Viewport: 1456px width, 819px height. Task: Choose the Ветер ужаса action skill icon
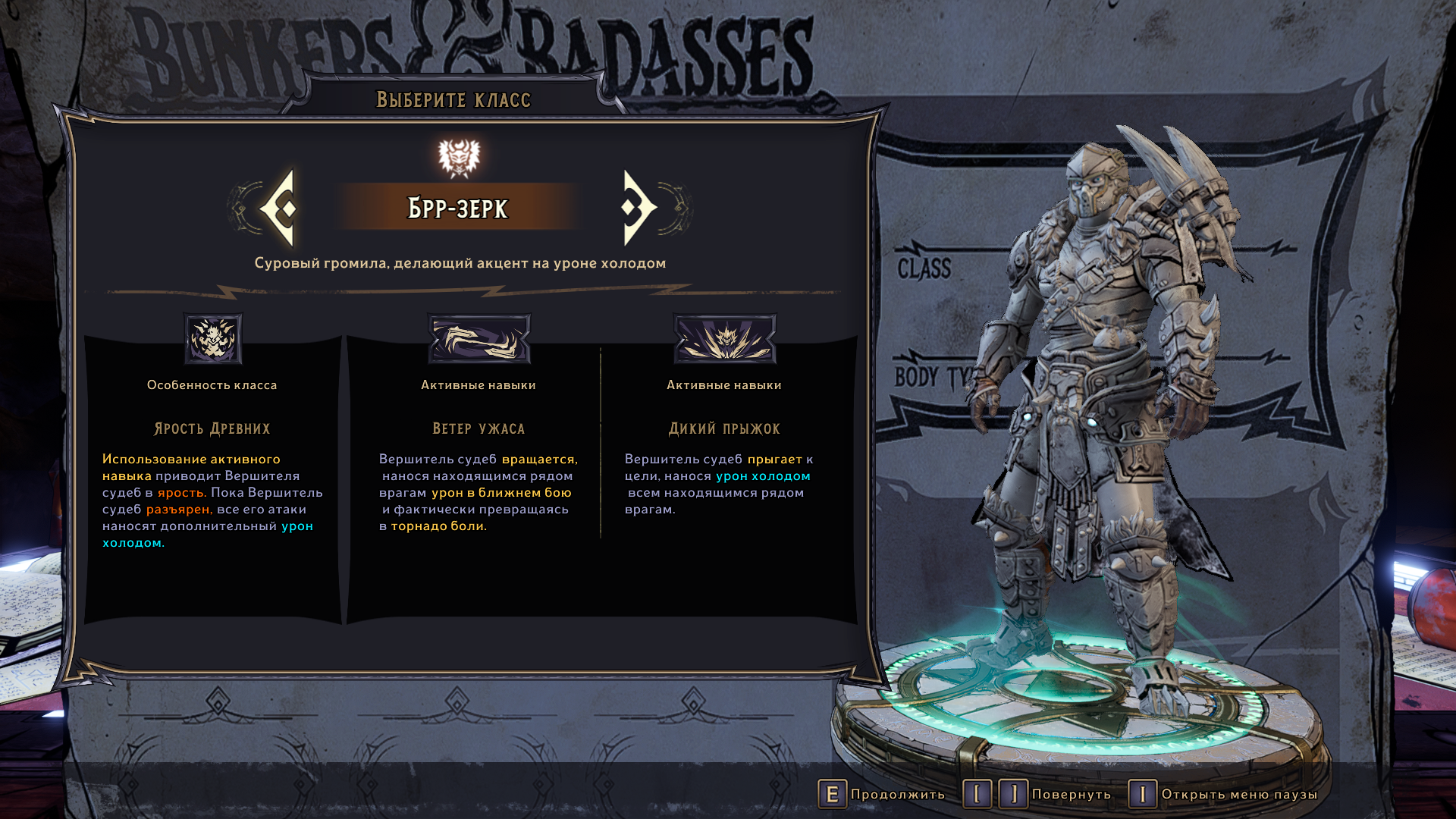479,339
